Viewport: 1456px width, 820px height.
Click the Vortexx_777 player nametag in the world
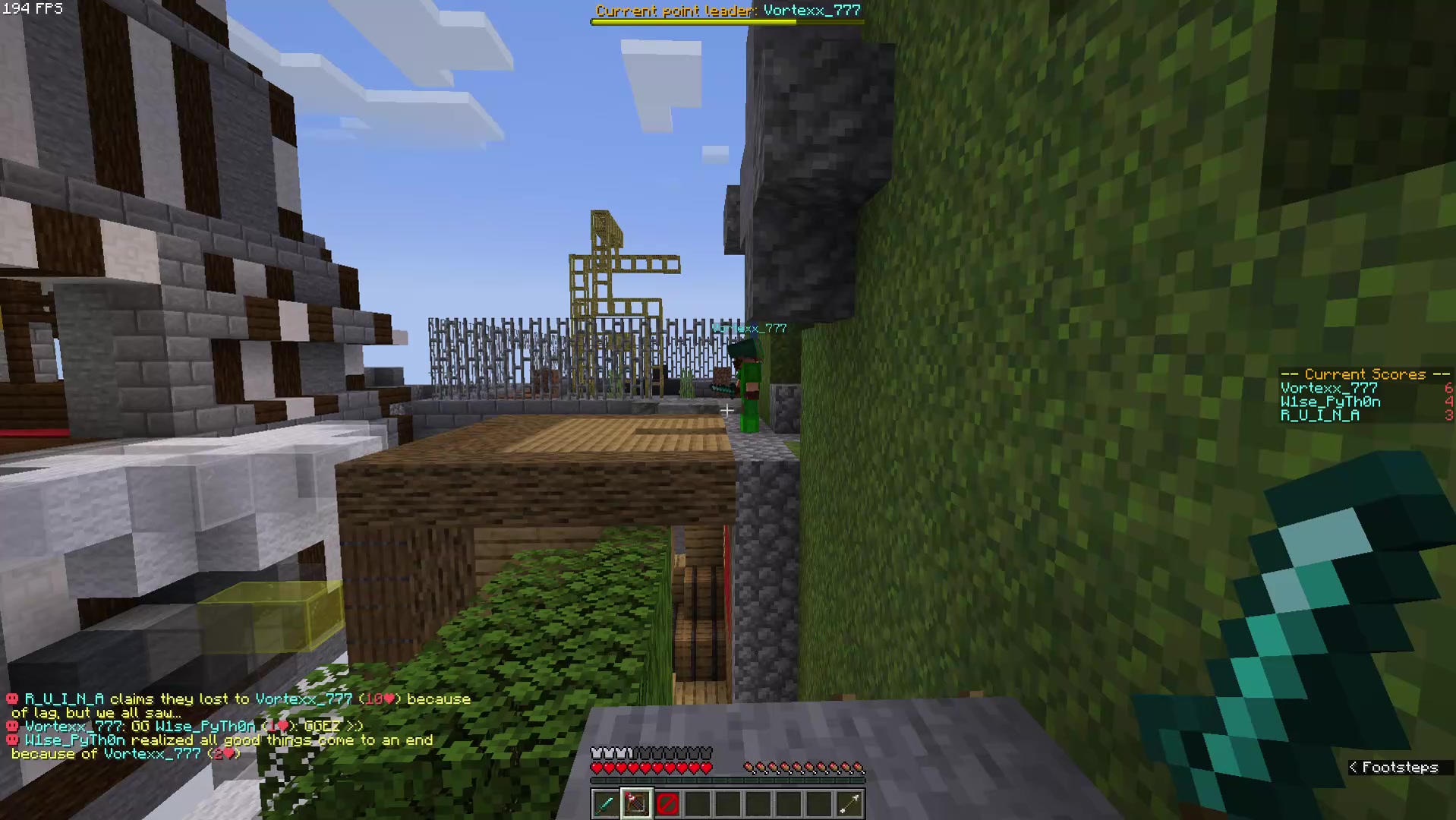748,328
